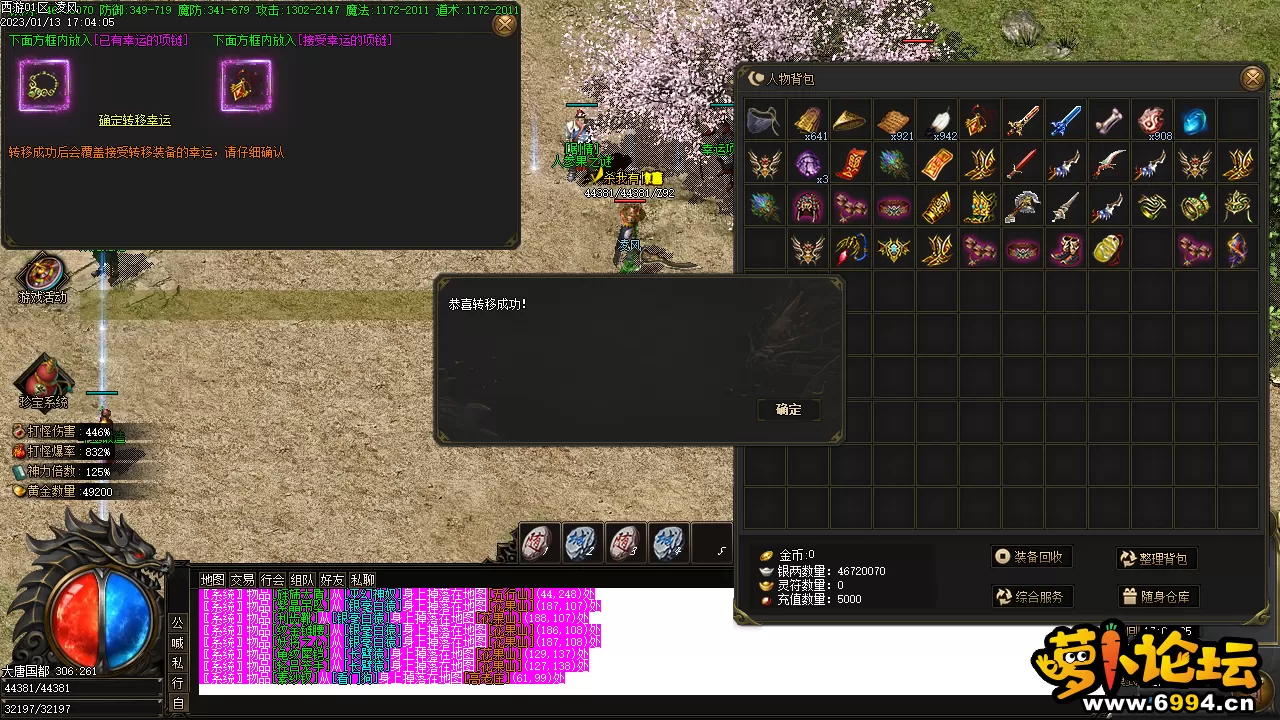Select the white bone item in backpack
The height and width of the screenshot is (720, 1280).
[1109, 120]
